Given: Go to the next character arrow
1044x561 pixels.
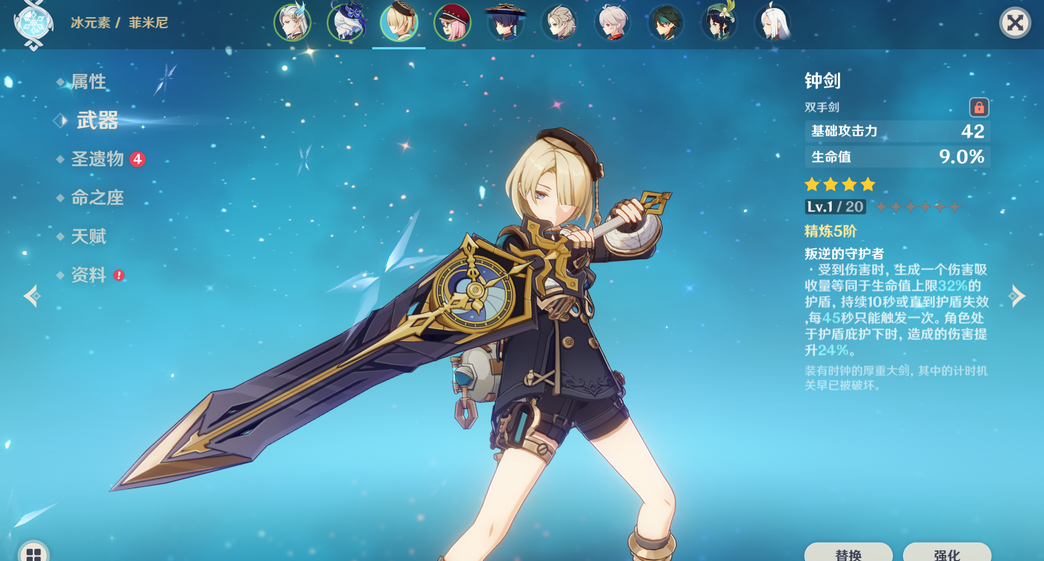Looking at the screenshot, I should 1018,296.
